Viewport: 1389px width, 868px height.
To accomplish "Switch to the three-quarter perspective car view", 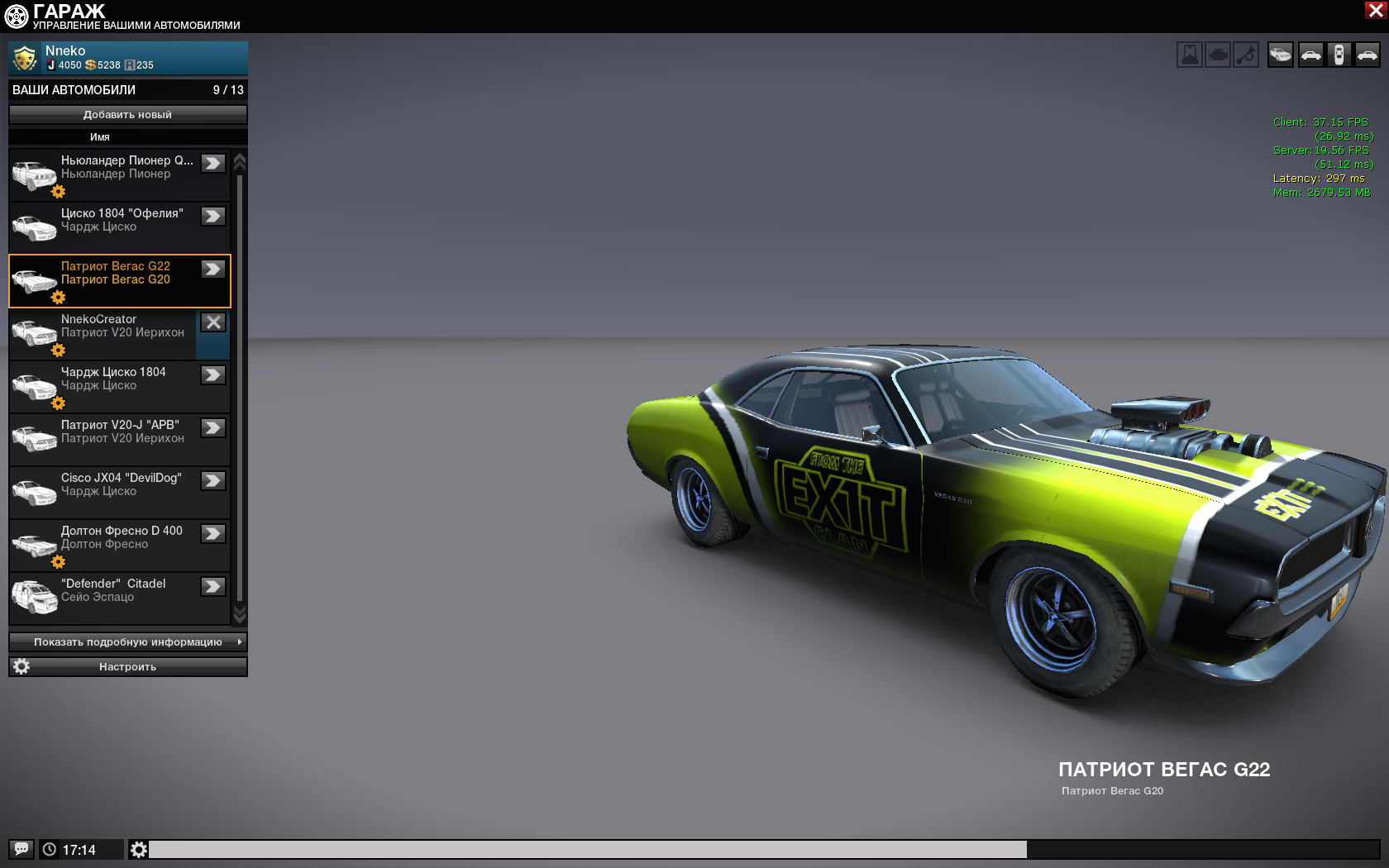I will (1281, 55).
